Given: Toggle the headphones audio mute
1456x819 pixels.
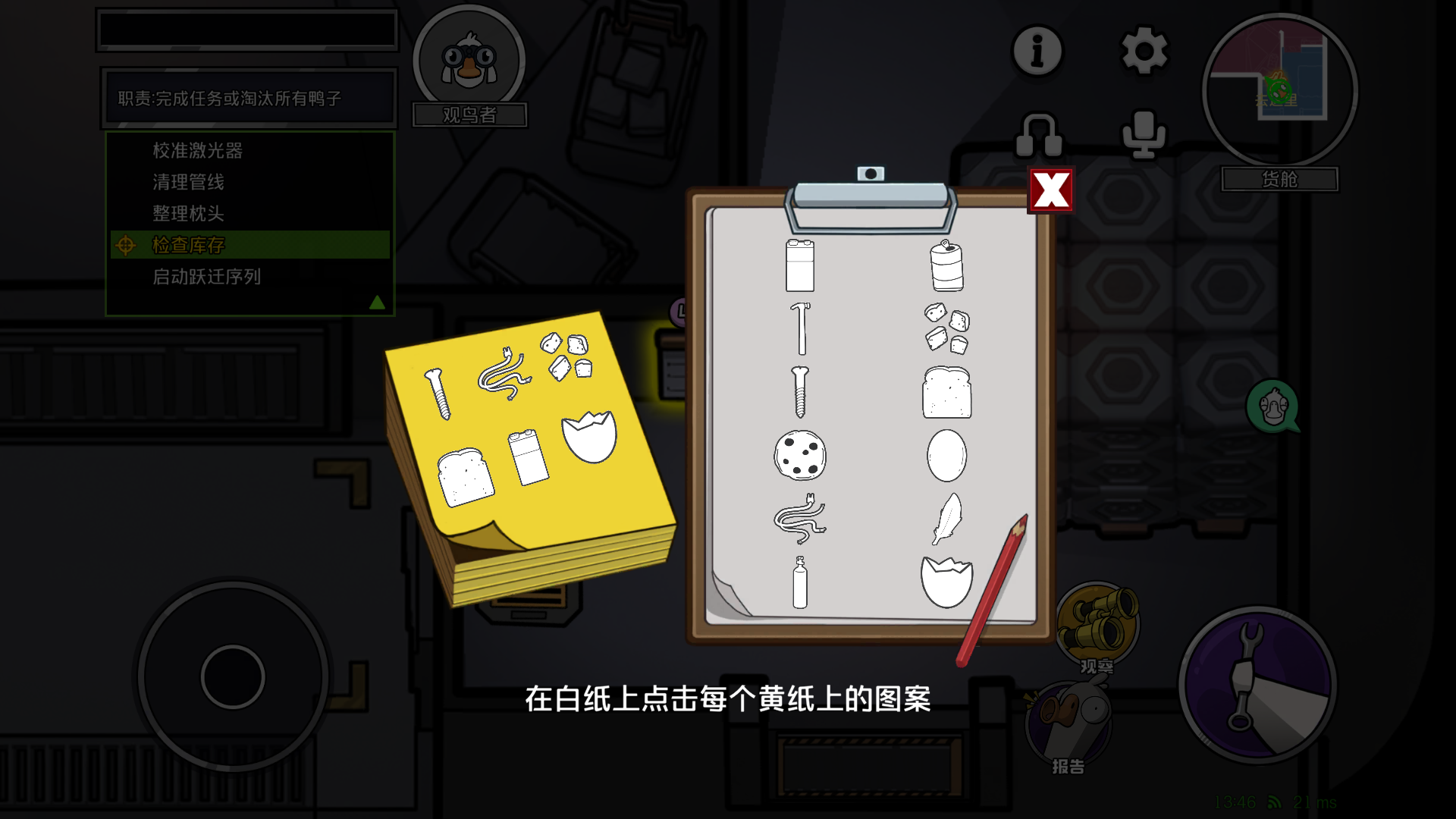Looking at the screenshot, I should (x=1039, y=135).
